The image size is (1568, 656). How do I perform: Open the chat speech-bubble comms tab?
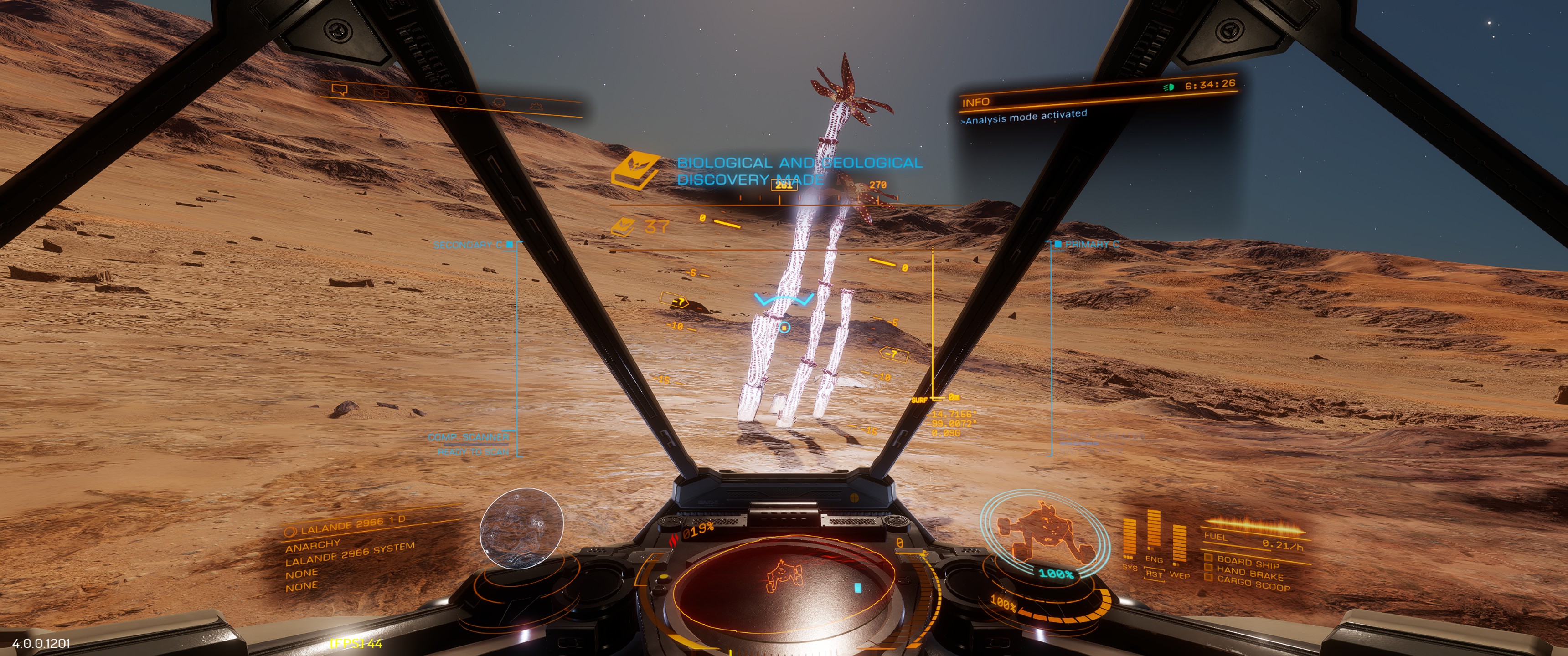[340, 90]
